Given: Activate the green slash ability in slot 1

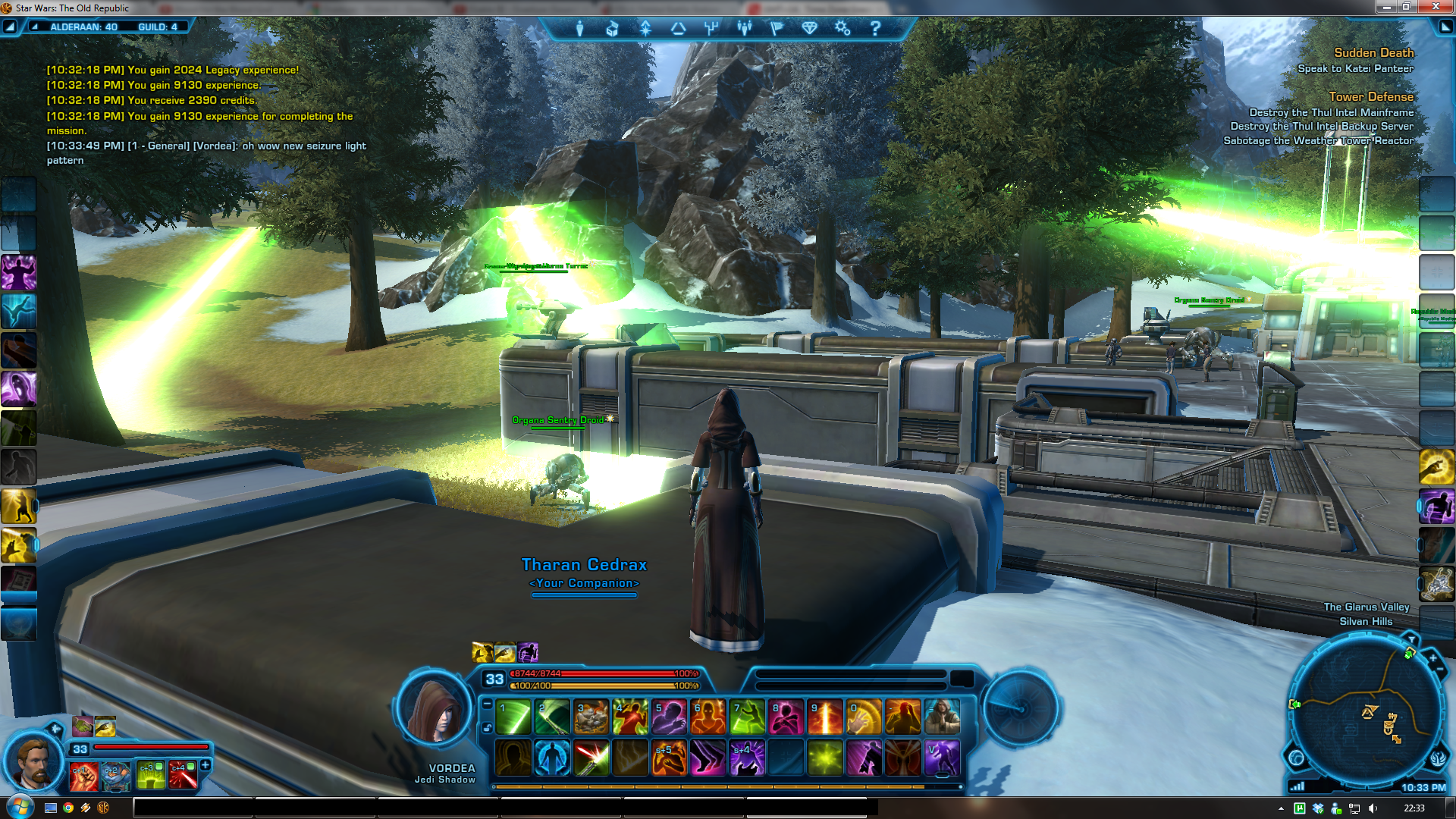Looking at the screenshot, I should coord(513,717).
